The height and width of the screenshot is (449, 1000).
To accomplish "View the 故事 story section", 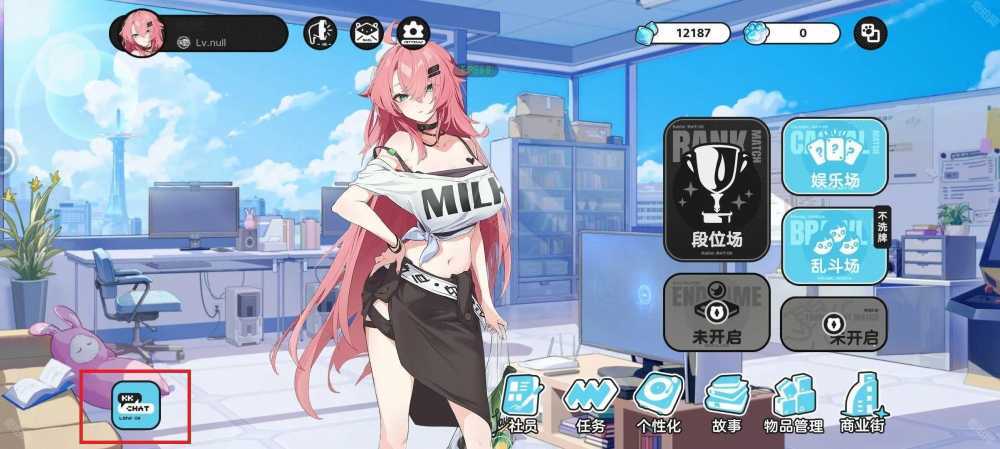I will tap(726, 402).
